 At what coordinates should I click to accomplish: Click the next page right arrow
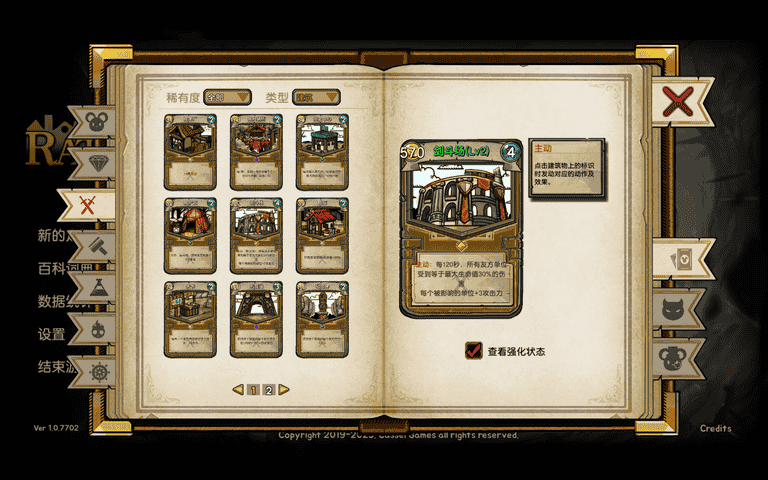pos(284,390)
